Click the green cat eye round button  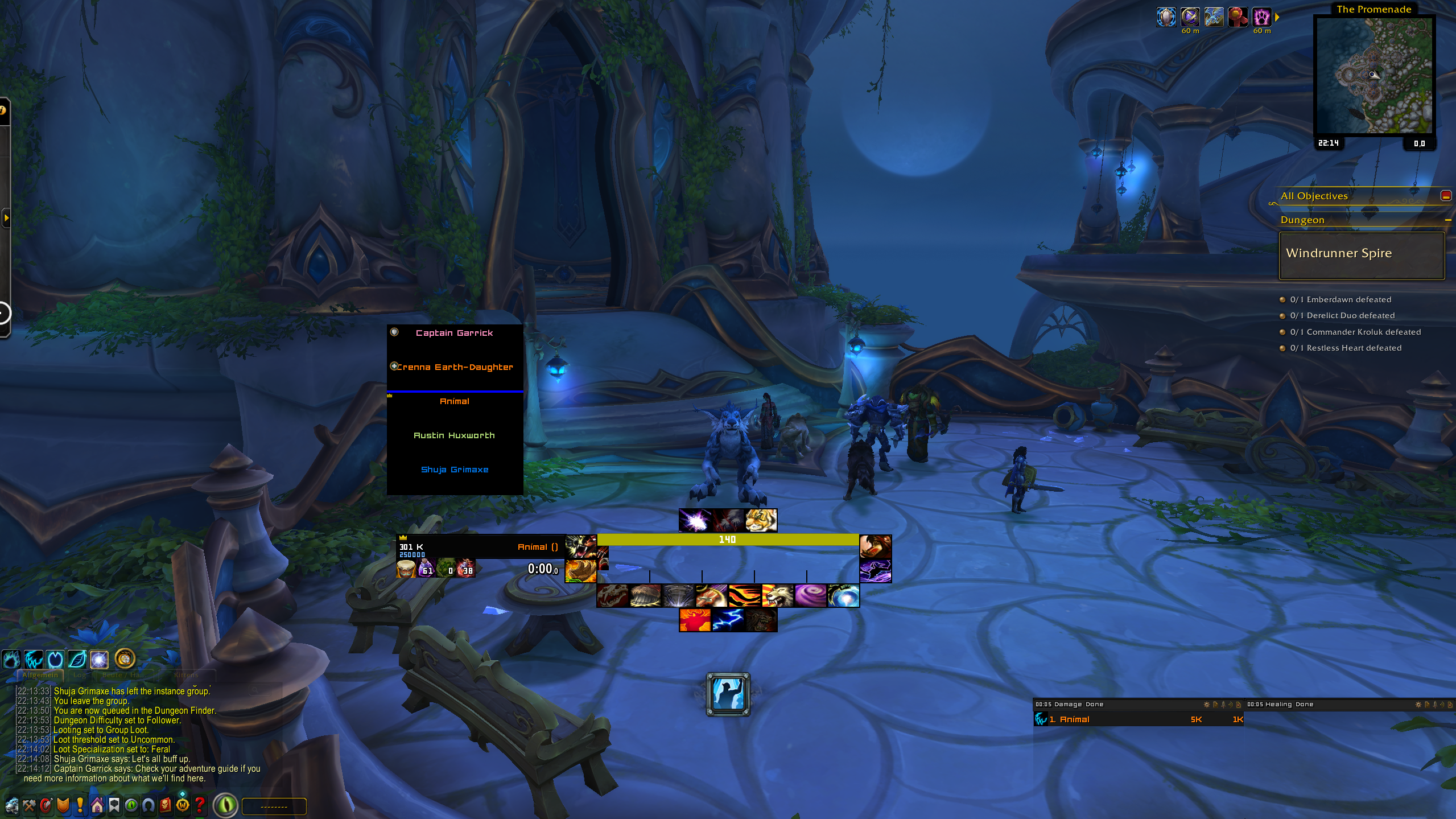(x=226, y=805)
